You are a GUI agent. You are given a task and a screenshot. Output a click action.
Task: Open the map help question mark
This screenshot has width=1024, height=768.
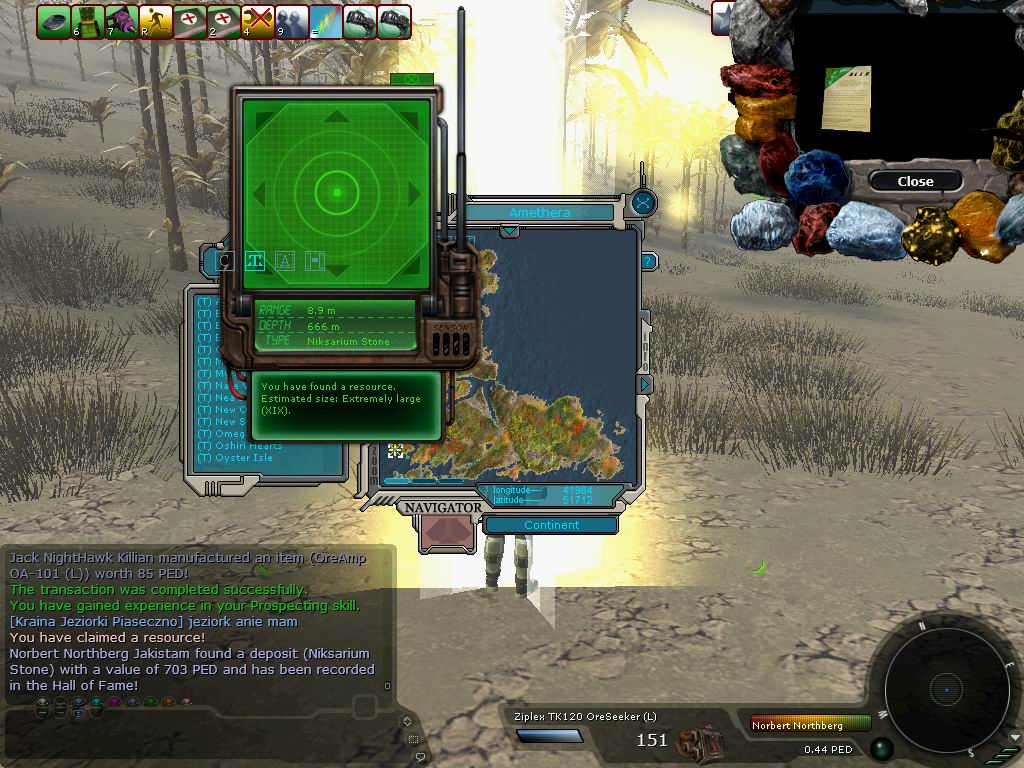click(648, 262)
